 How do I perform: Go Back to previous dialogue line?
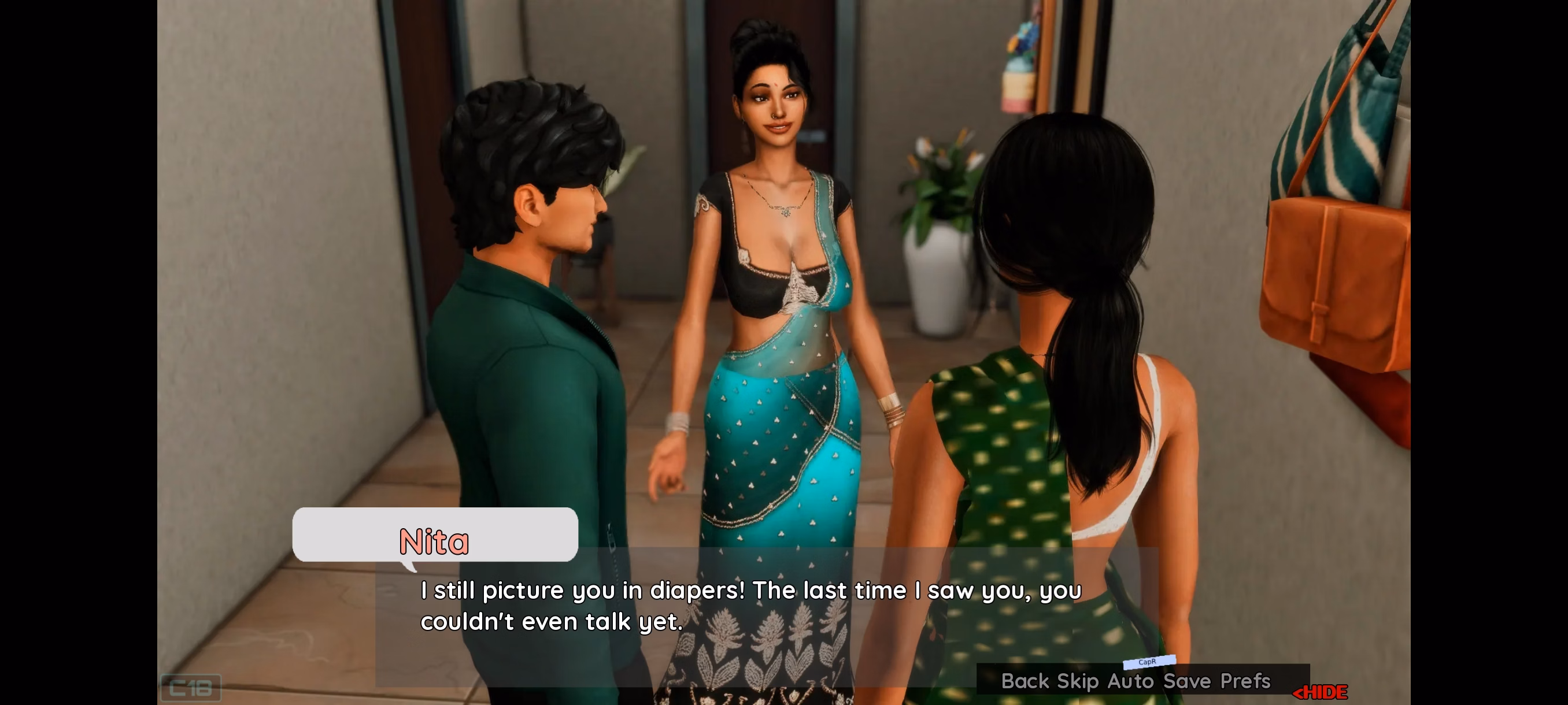[x=1025, y=681]
